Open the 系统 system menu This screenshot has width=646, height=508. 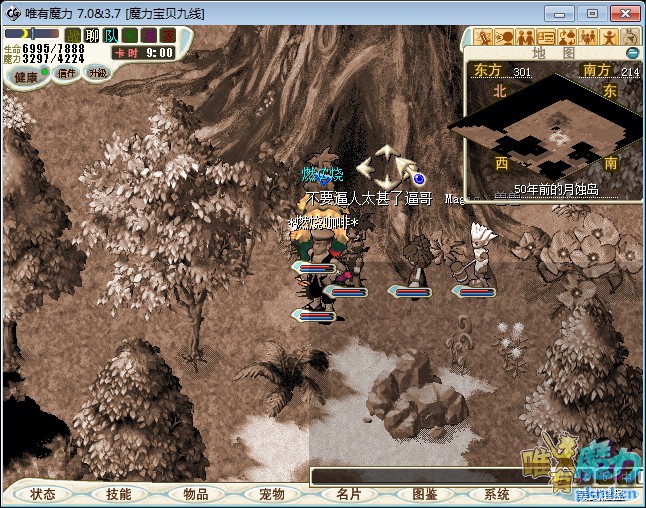point(497,494)
